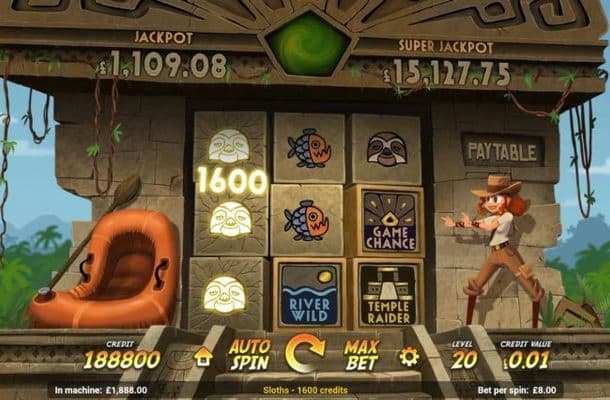Spin the reels with the arrow button
Viewport: 610px width, 400px height.
[x=304, y=354]
